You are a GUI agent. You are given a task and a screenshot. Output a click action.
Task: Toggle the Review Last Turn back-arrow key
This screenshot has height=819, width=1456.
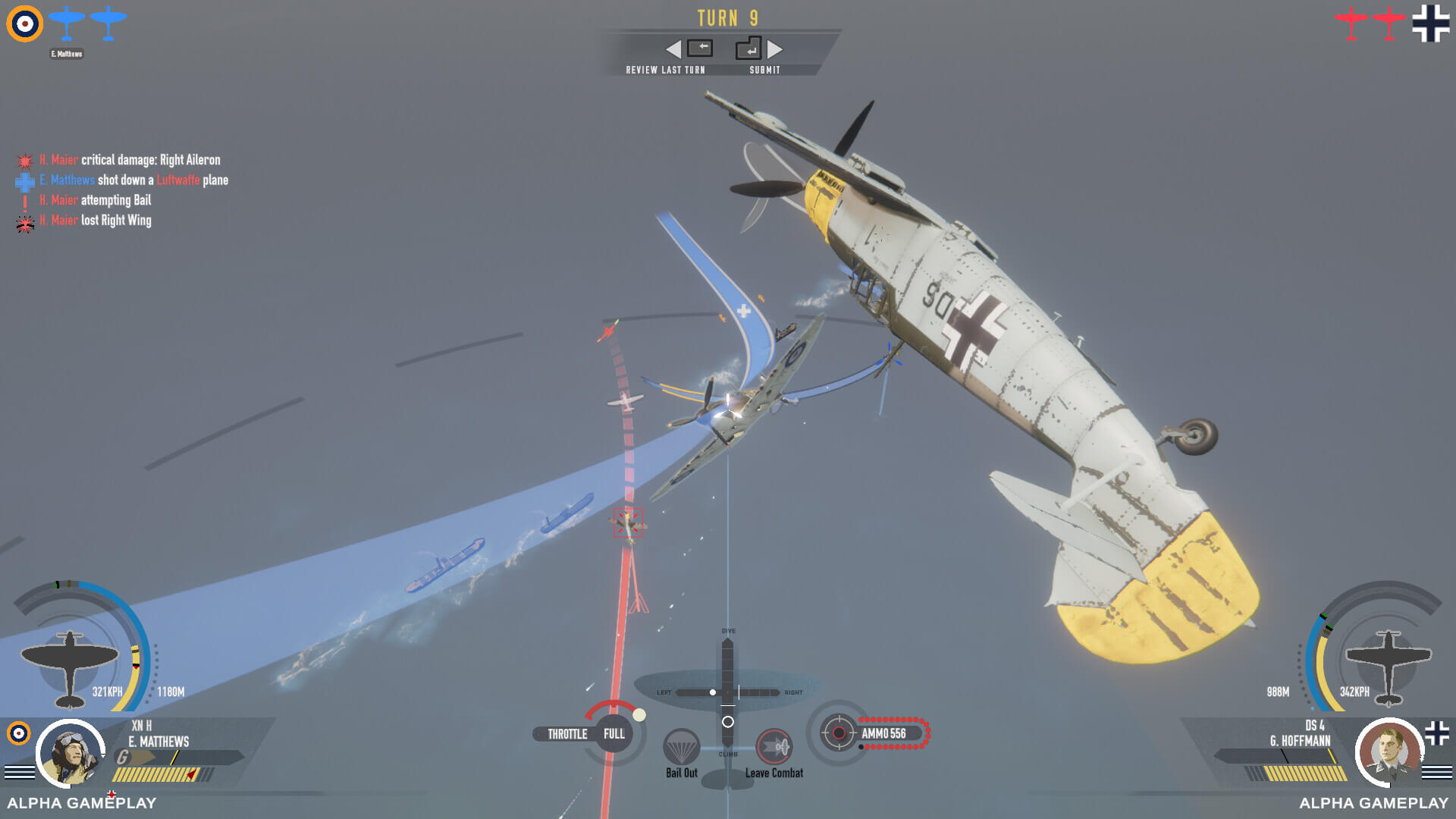click(701, 48)
